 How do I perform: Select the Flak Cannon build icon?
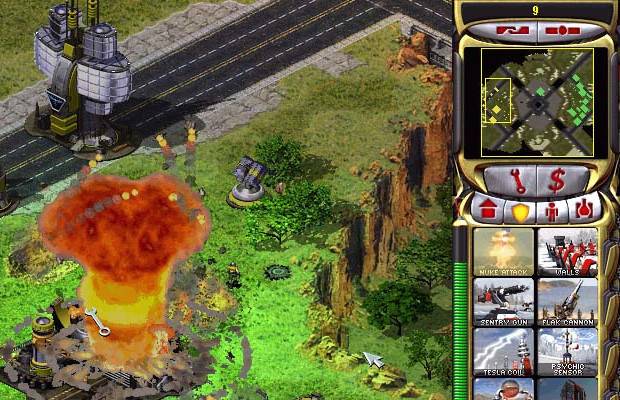point(567,301)
